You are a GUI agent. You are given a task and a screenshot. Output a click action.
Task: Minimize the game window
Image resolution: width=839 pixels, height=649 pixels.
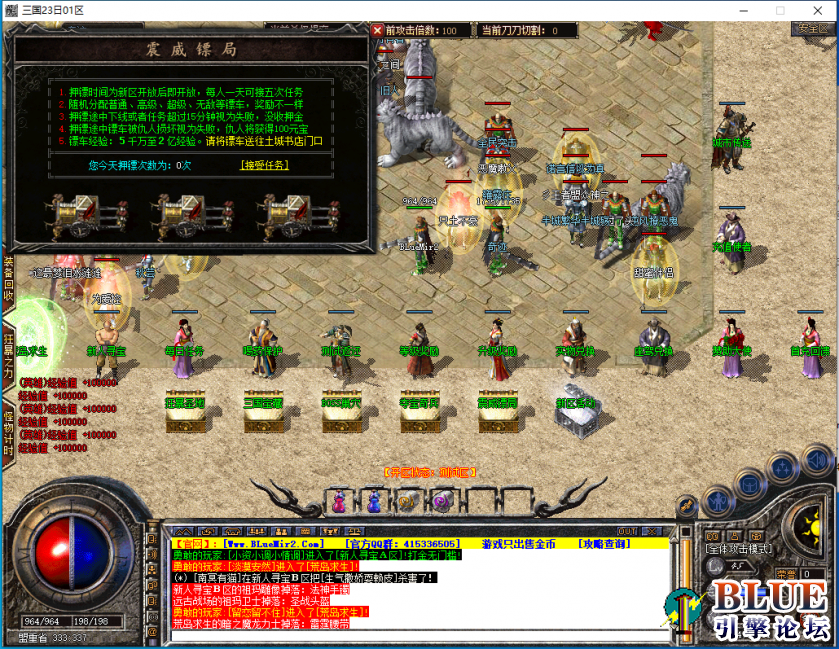coord(743,10)
